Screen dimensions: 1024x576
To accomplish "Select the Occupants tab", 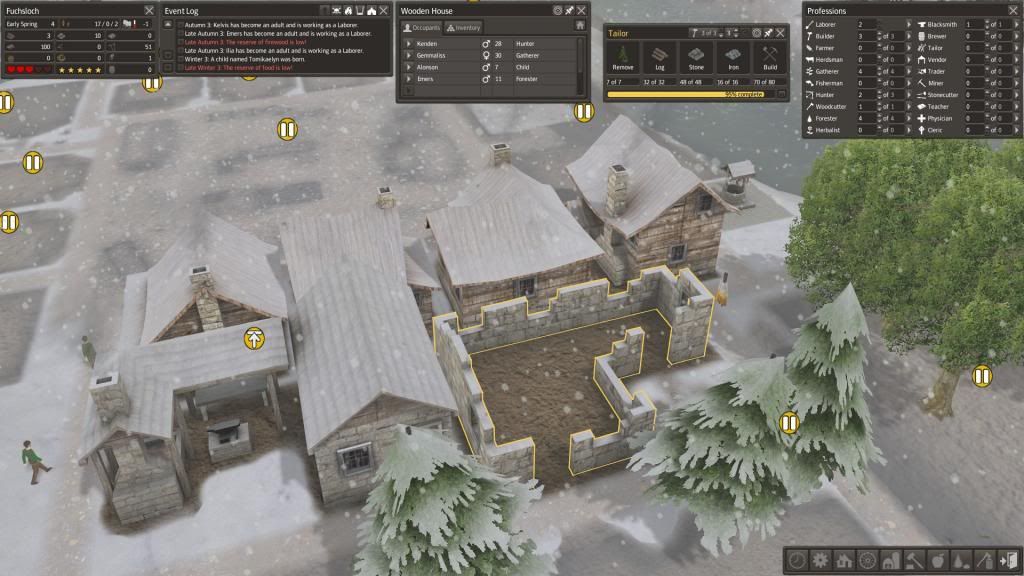I will pyautogui.click(x=422, y=27).
